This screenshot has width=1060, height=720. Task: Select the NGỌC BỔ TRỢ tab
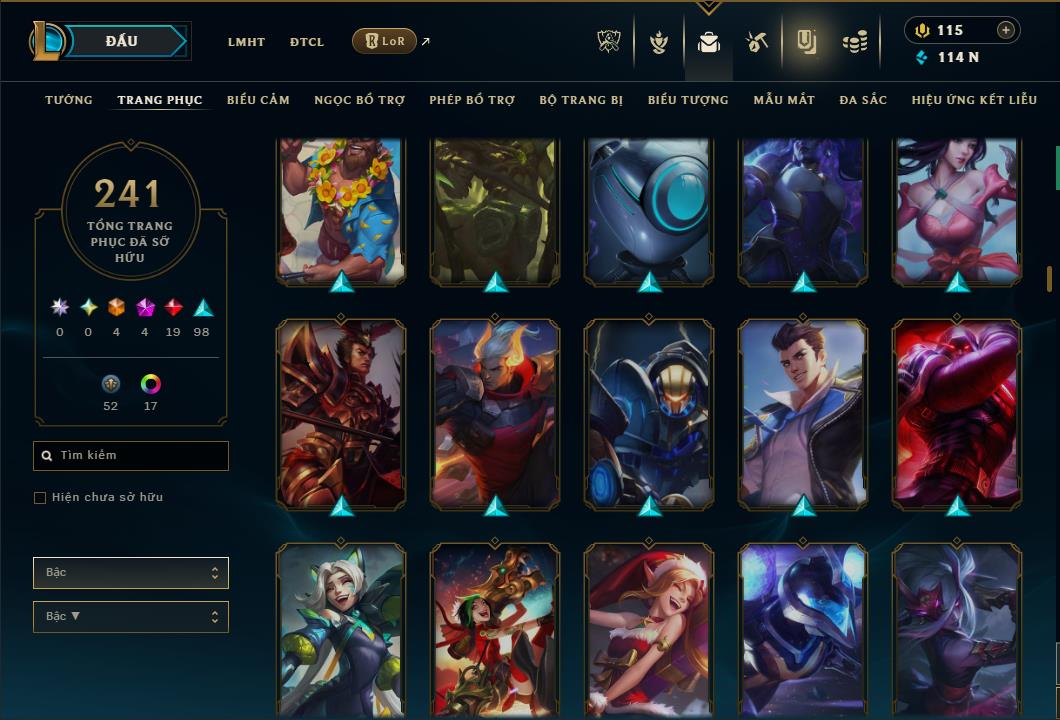pos(359,100)
